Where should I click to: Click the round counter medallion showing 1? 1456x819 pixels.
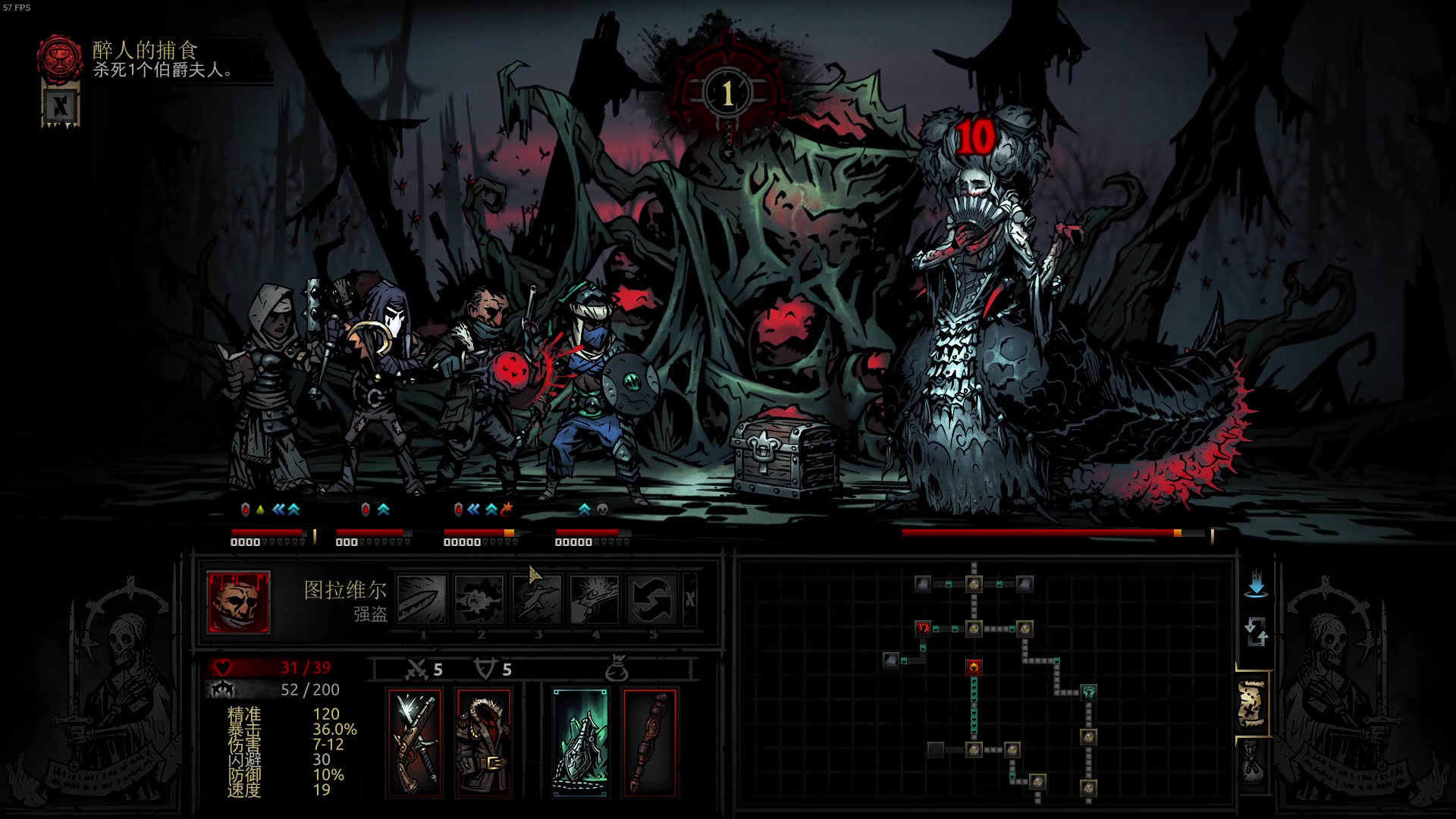tap(727, 93)
